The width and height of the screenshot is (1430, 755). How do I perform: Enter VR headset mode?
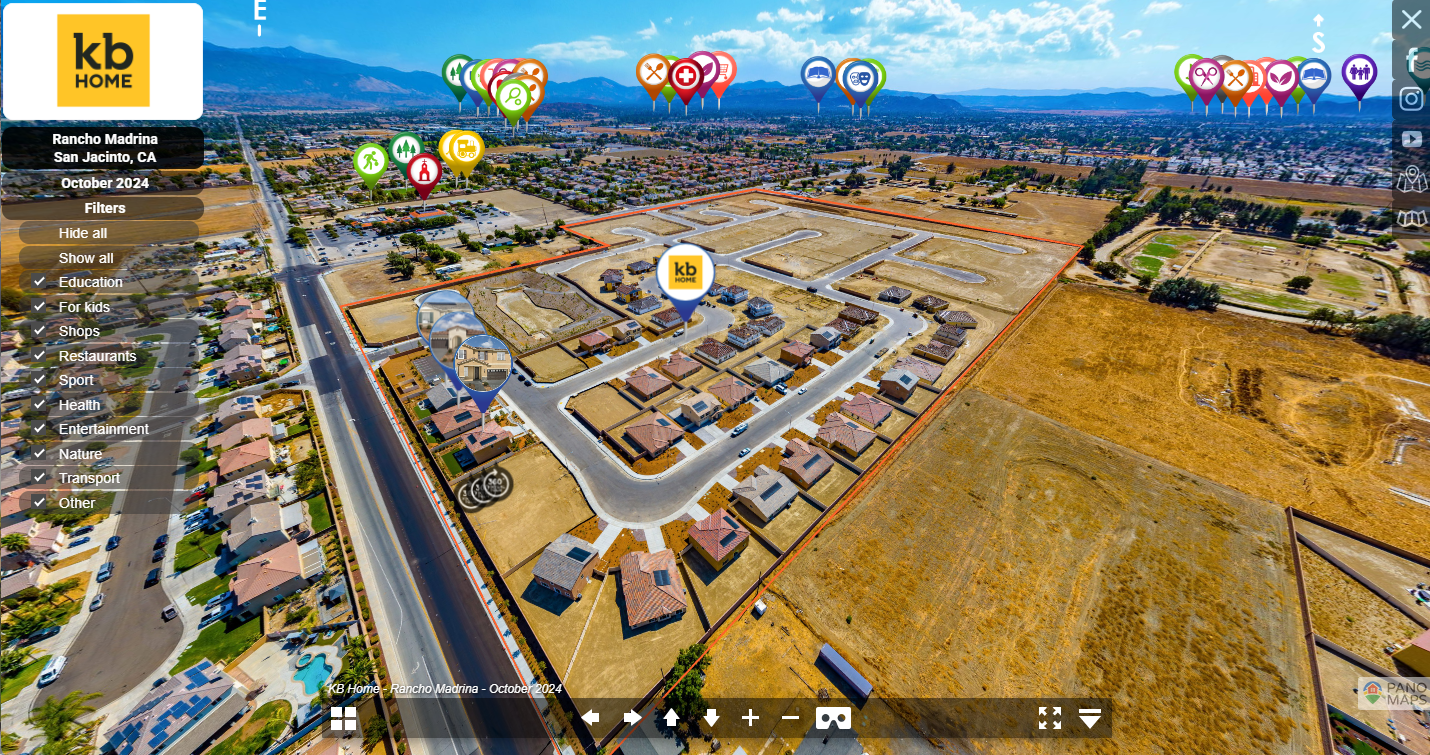(x=834, y=718)
